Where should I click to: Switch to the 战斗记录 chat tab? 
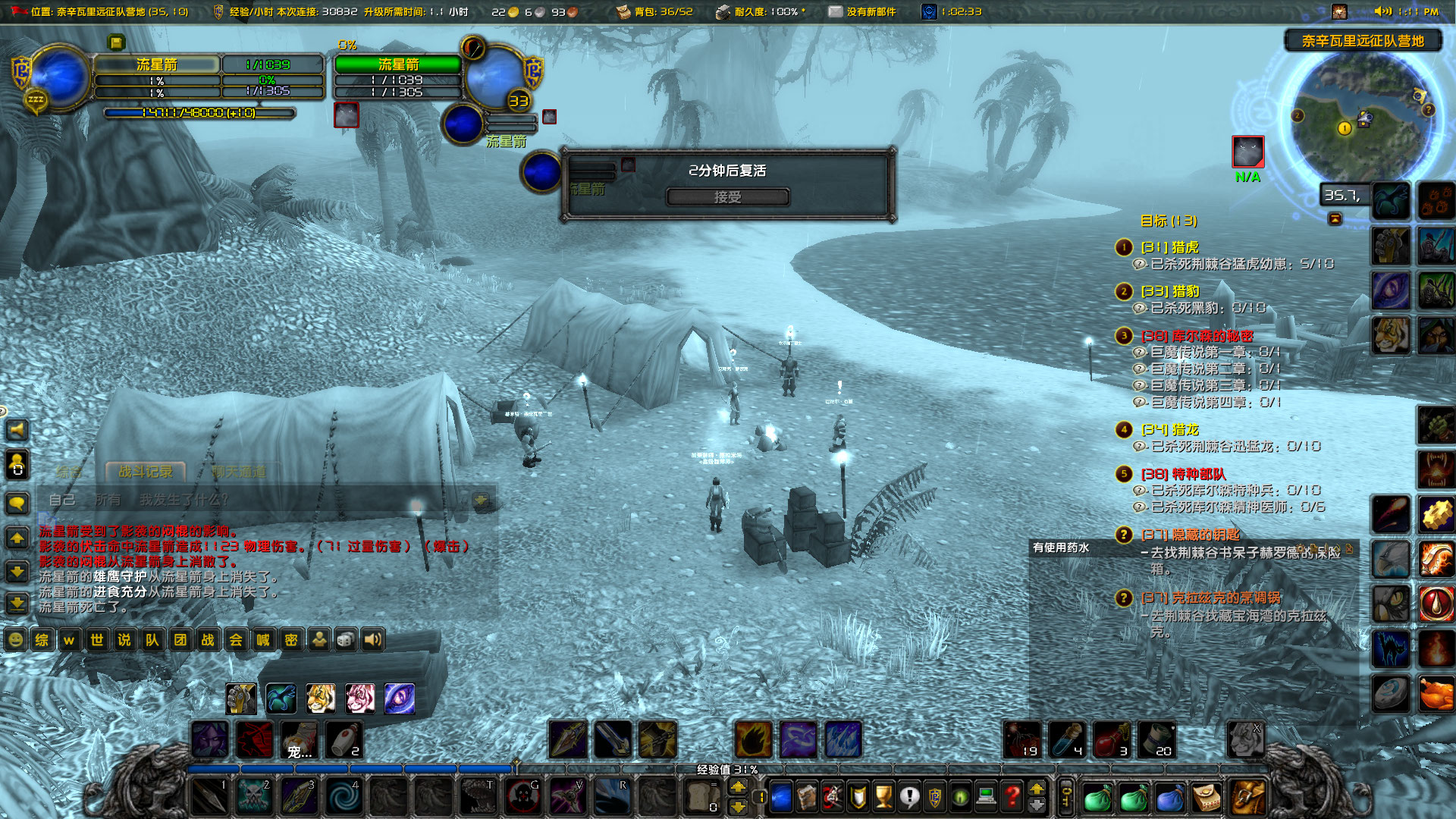146,470
